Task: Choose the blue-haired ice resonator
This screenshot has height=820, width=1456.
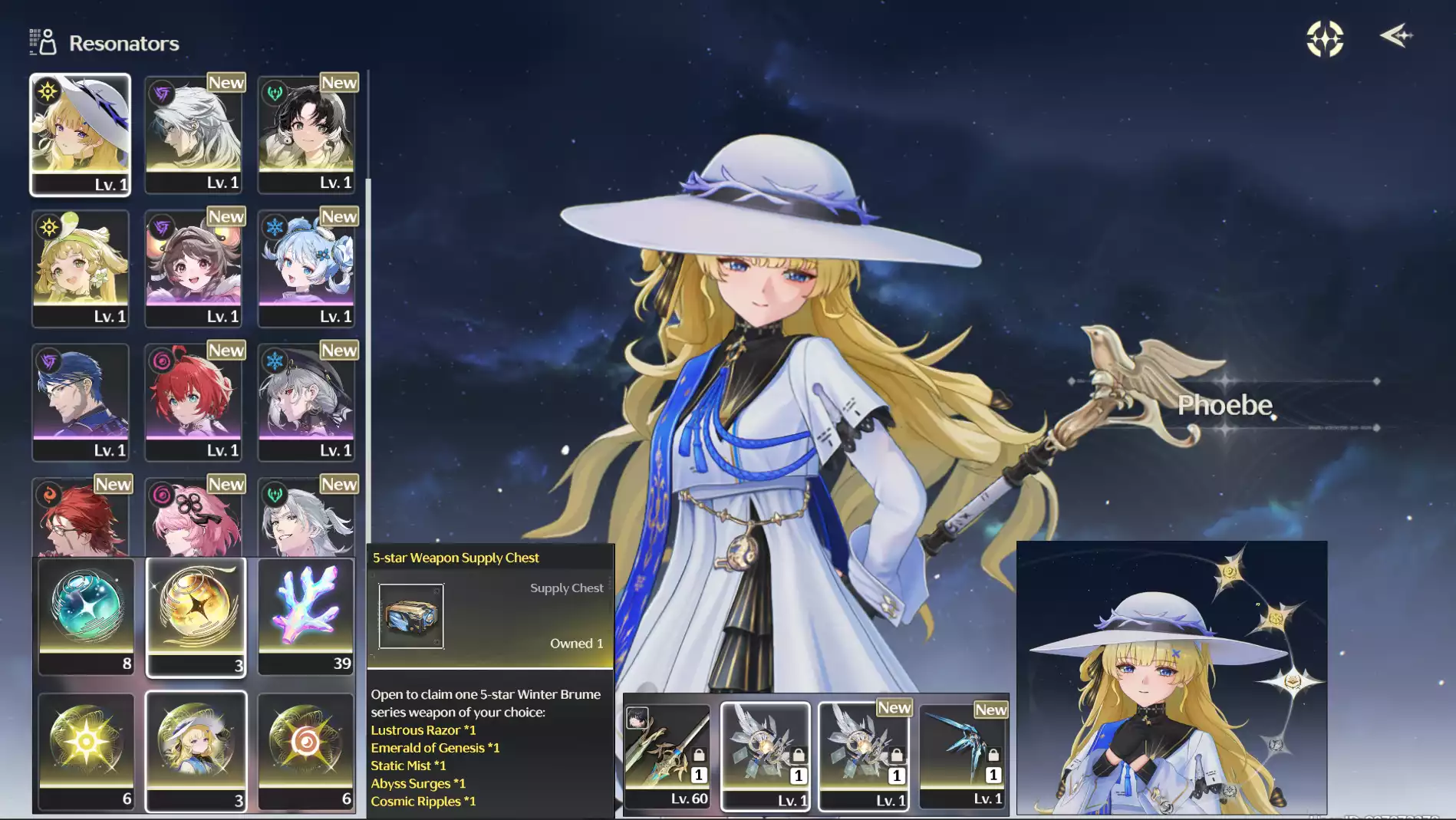Action: pyautogui.click(x=306, y=268)
